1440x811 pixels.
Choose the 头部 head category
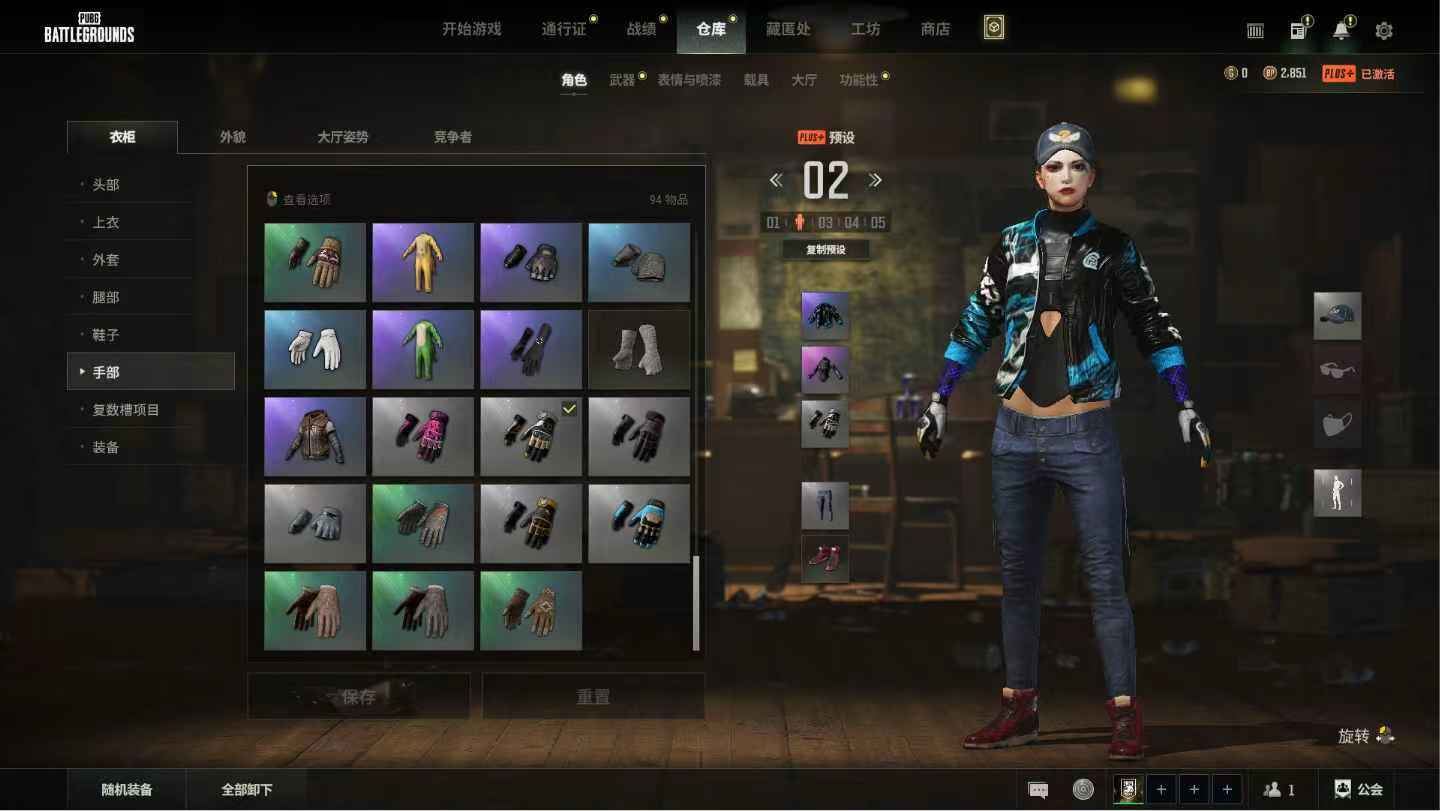pyautogui.click(x=106, y=185)
